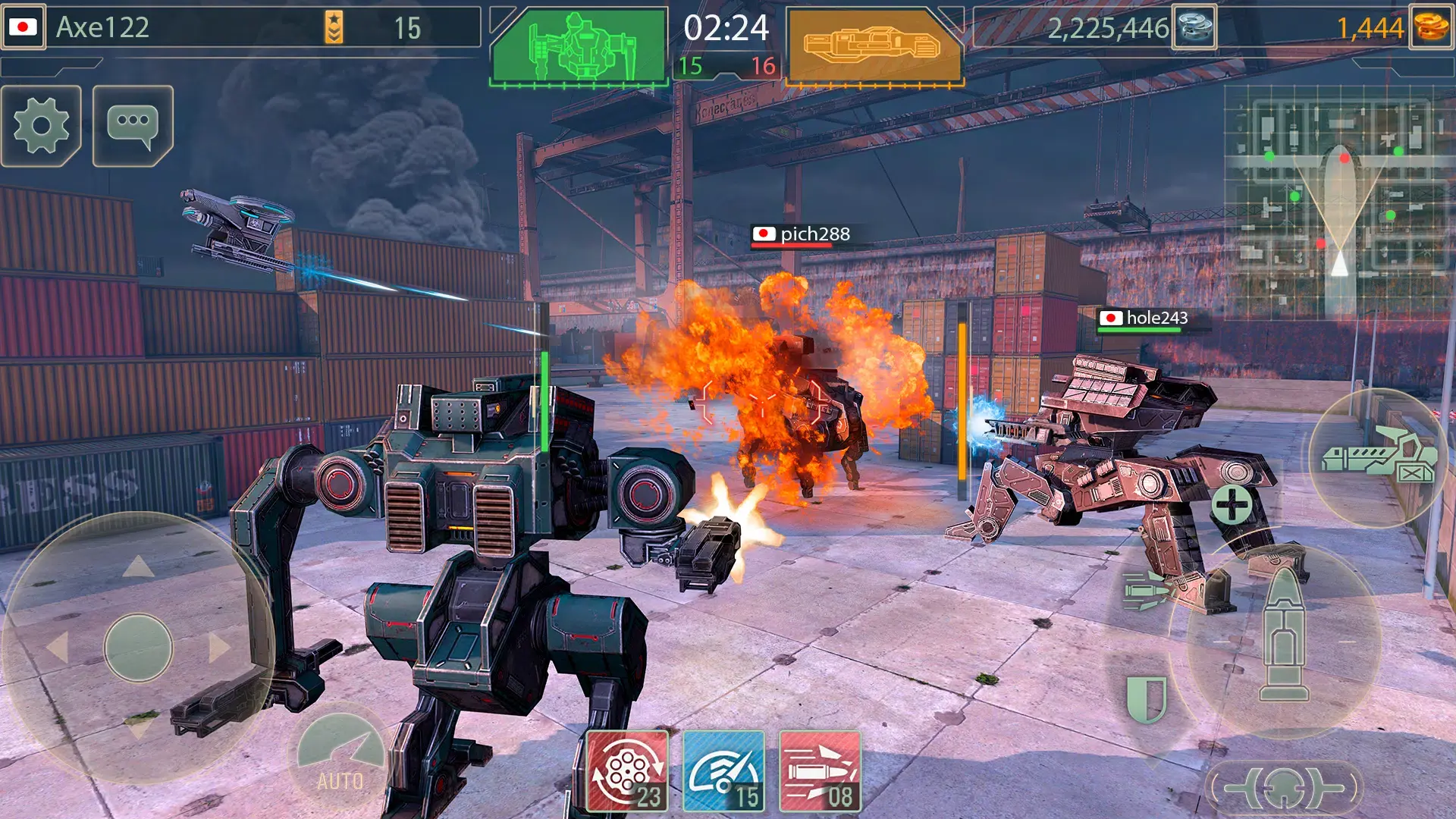Viewport: 1456px width, 819px height.
Task: Activate the blue speed boost ability
Action: (723, 771)
